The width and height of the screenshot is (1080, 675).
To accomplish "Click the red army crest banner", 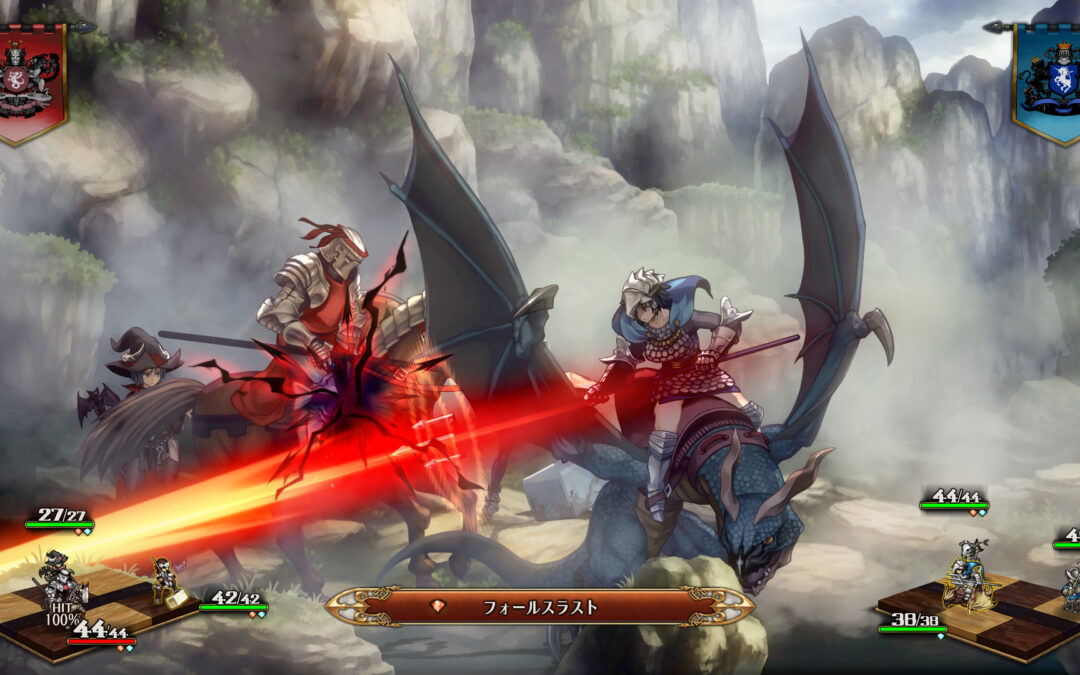I will tap(30, 80).
